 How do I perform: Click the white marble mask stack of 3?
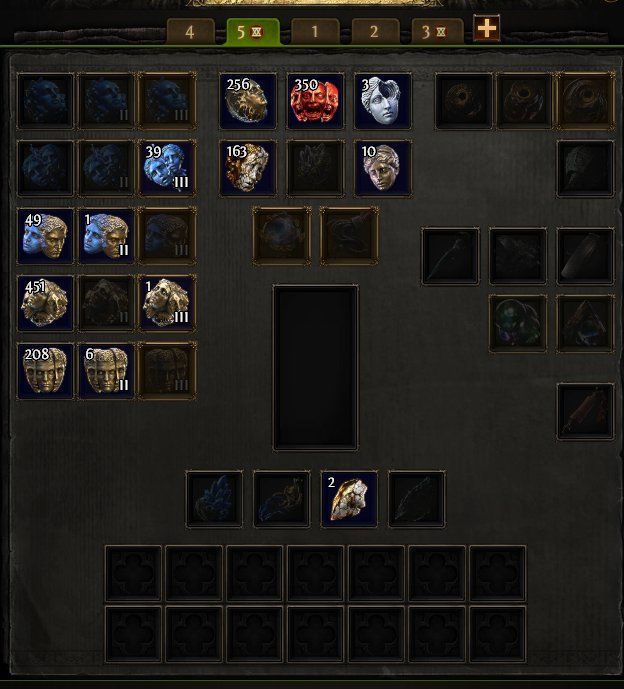(x=382, y=100)
